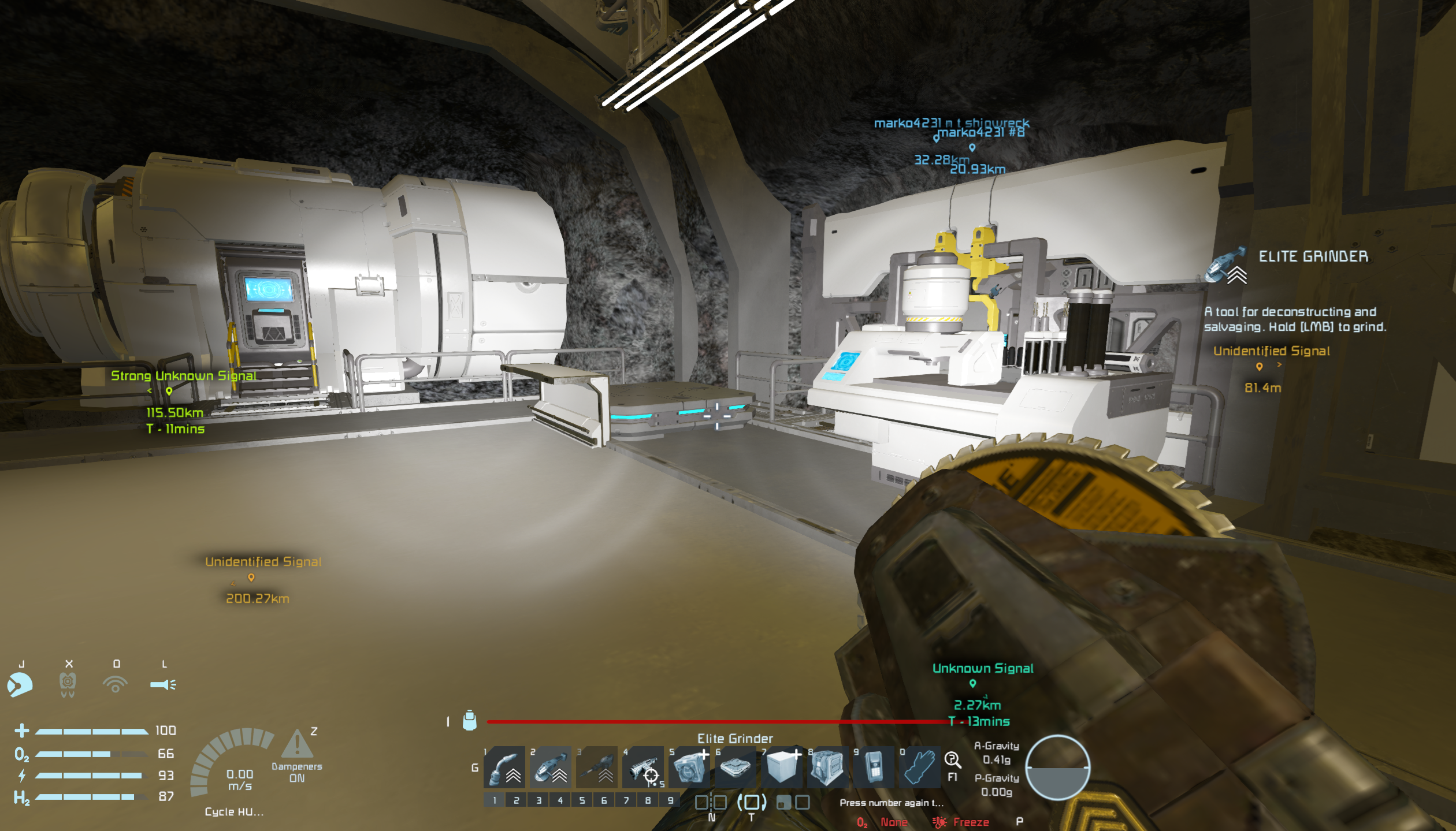Image resolution: width=1456 pixels, height=831 pixels.
Task: Equip the rifle in hotbar slot 4
Action: [643, 767]
